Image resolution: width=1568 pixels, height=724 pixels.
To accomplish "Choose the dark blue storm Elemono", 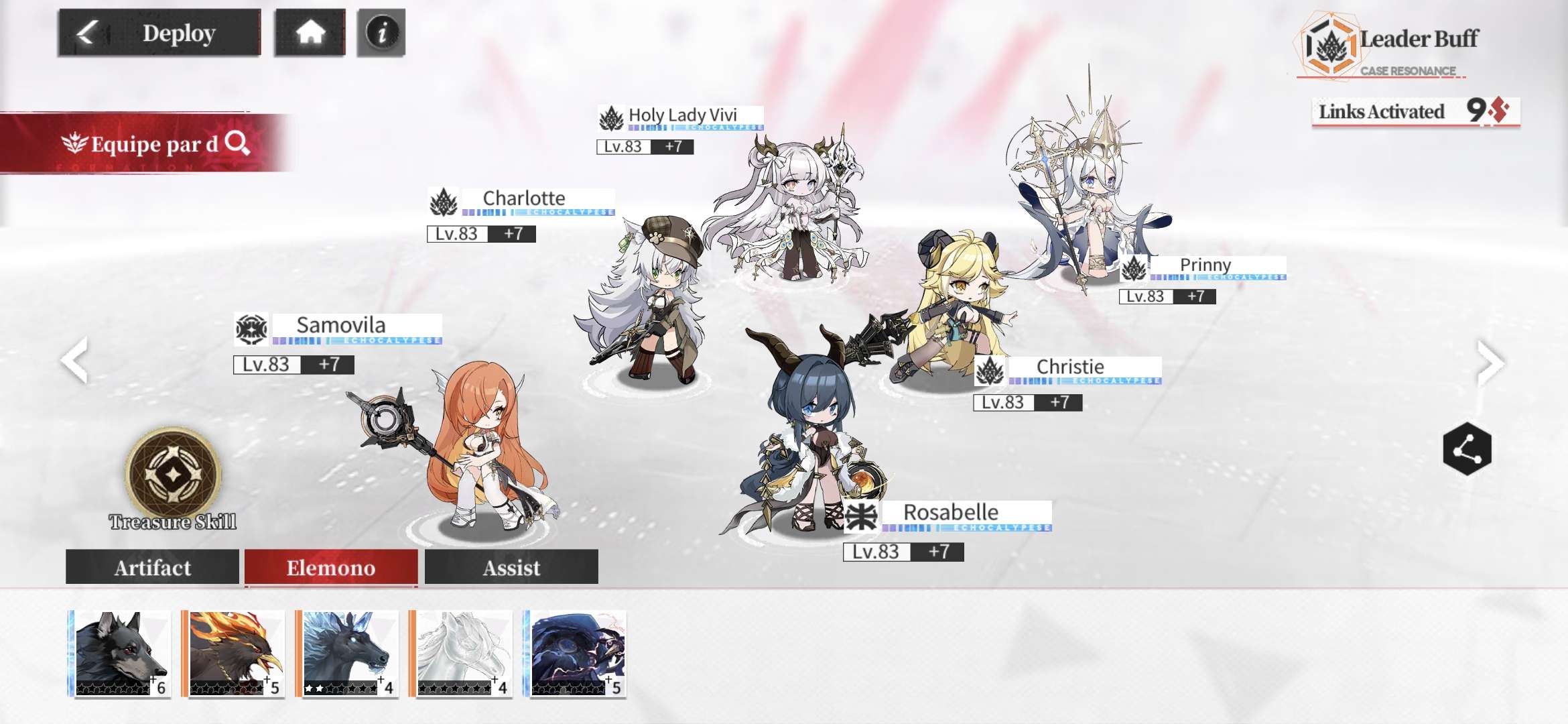I will coord(578,654).
